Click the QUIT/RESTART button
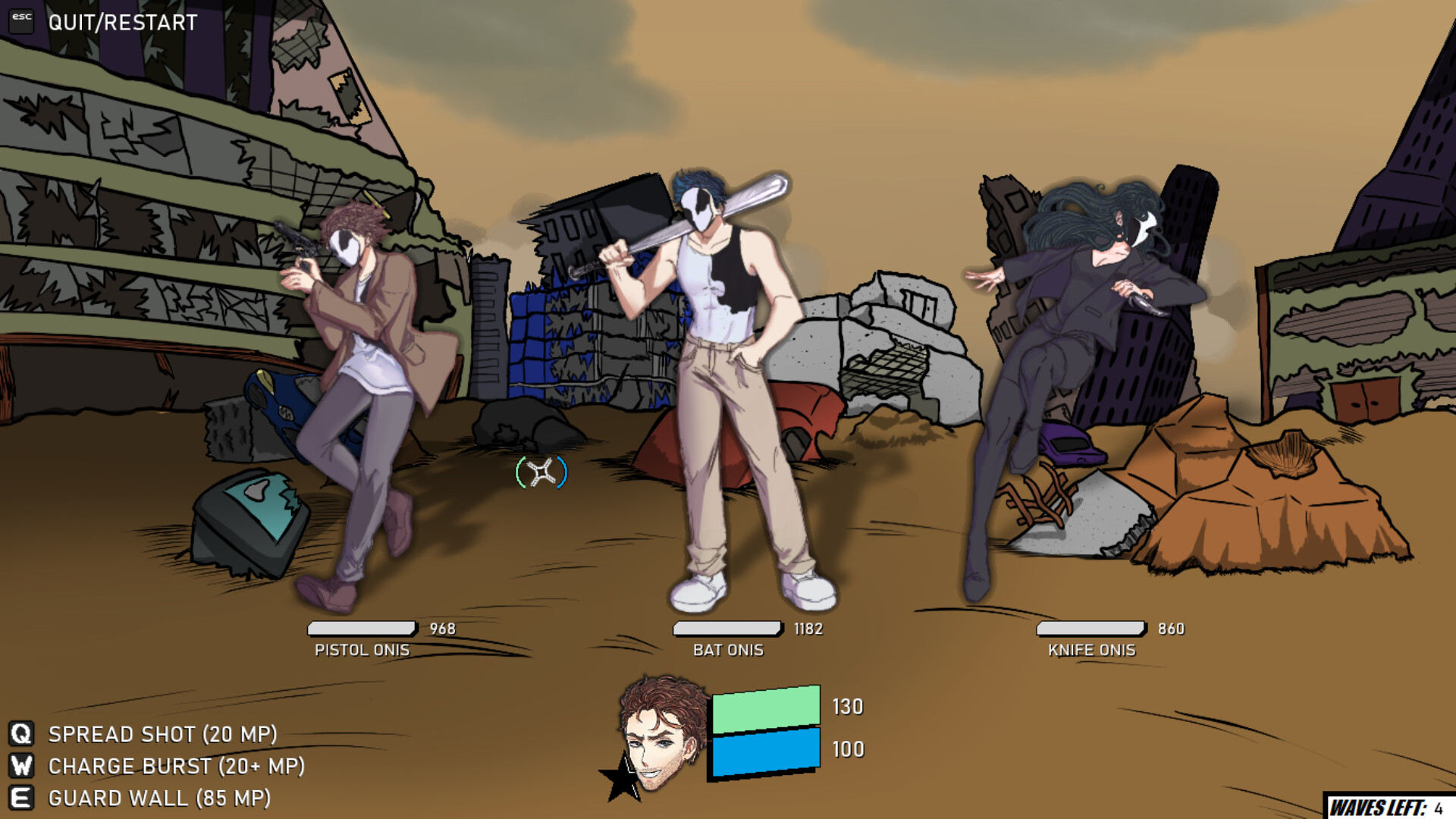 tap(121, 22)
